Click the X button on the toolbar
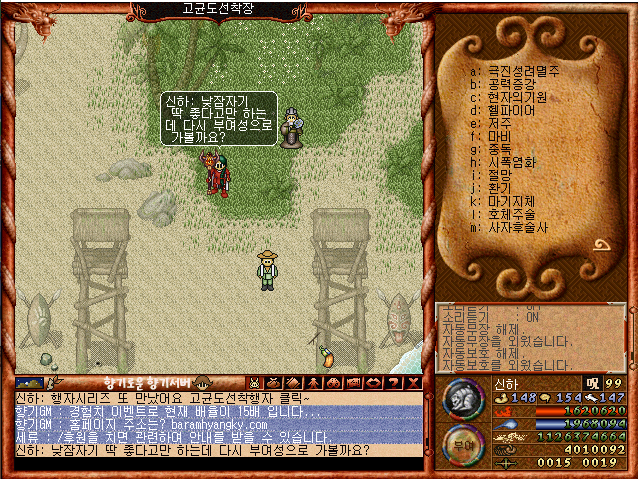 [x=413, y=383]
